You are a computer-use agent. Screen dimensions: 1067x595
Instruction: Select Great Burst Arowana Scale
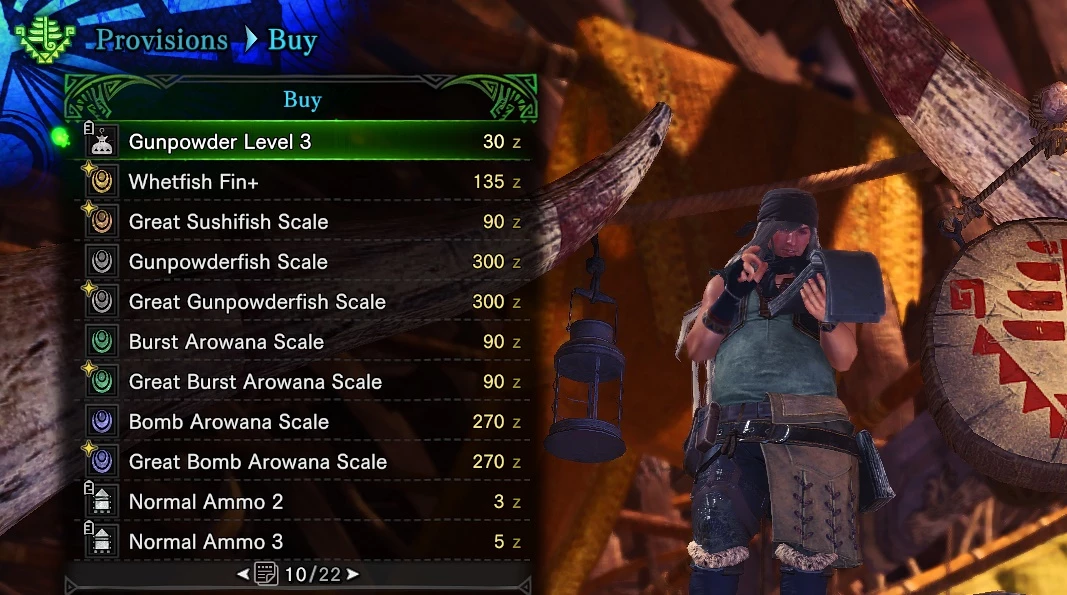point(300,382)
